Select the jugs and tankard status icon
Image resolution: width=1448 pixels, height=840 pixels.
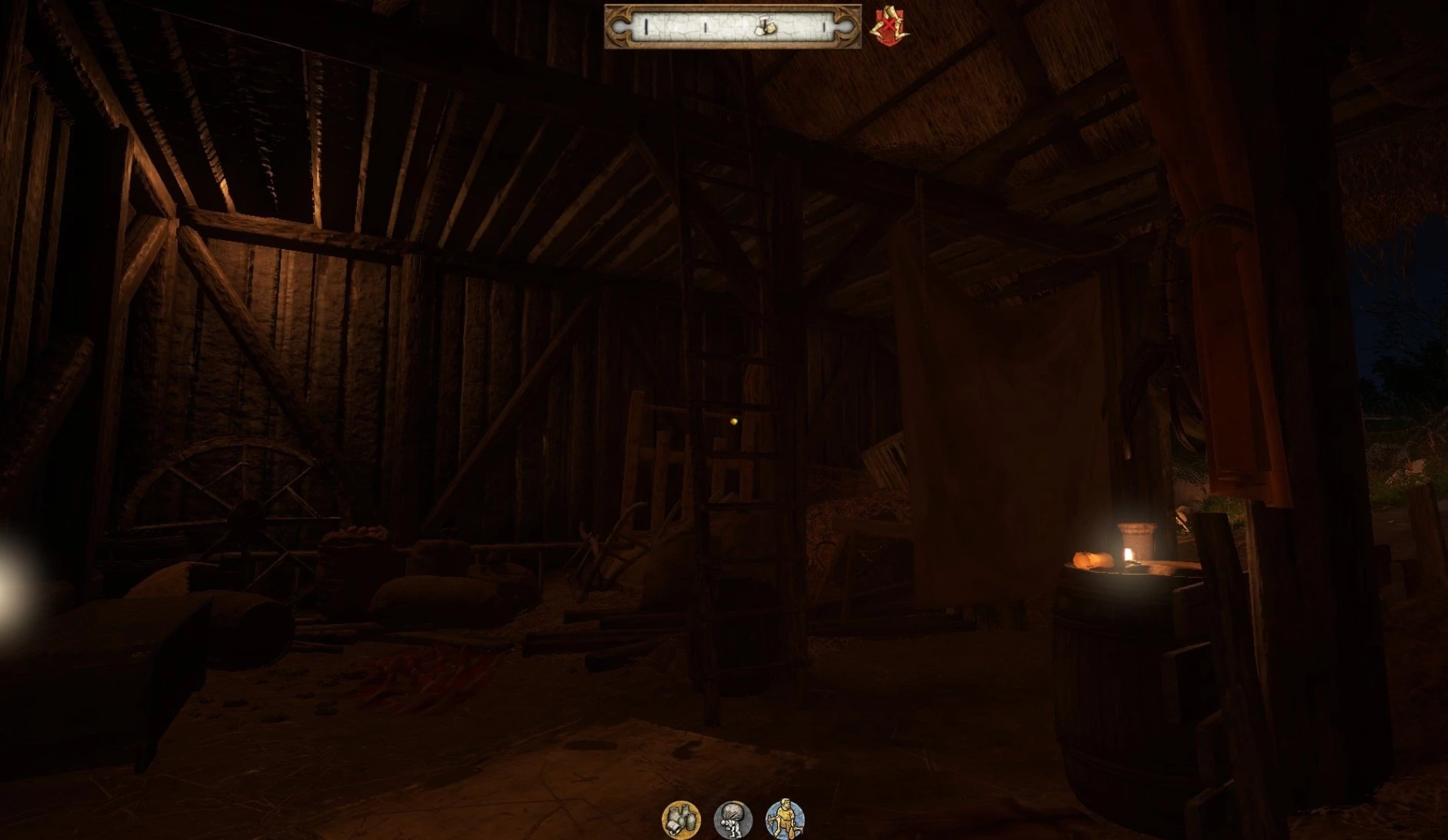click(681, 818)
